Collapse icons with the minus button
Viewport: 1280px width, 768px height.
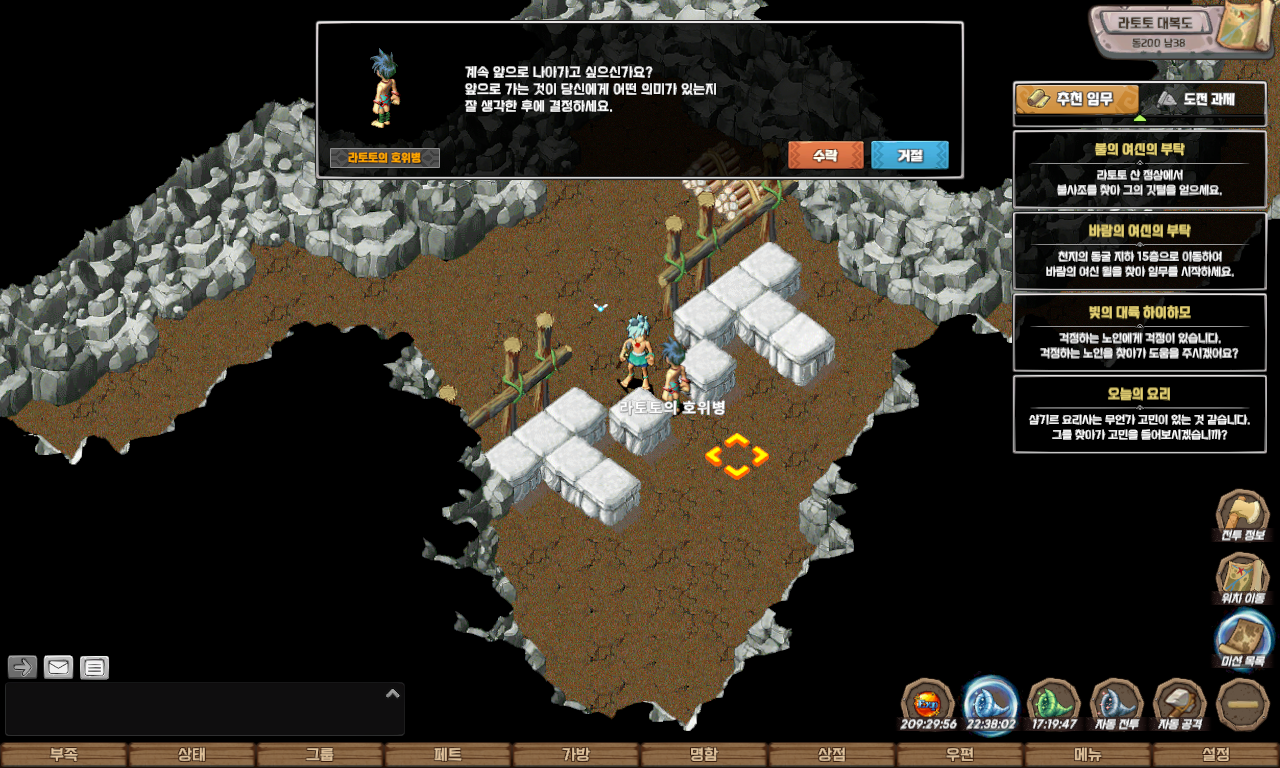pos(1243,704)
